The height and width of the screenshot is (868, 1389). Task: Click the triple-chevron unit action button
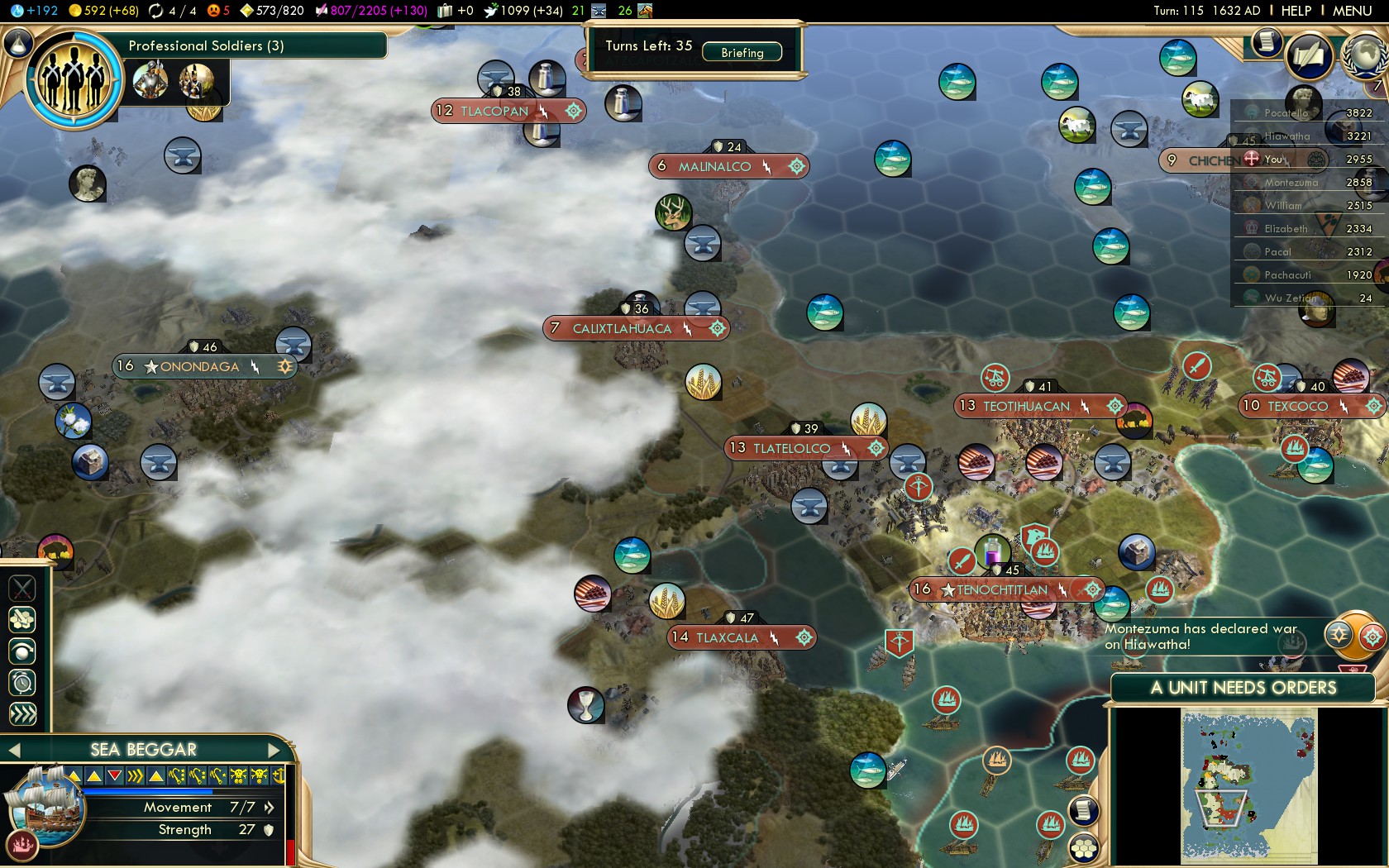click(22, 714)
